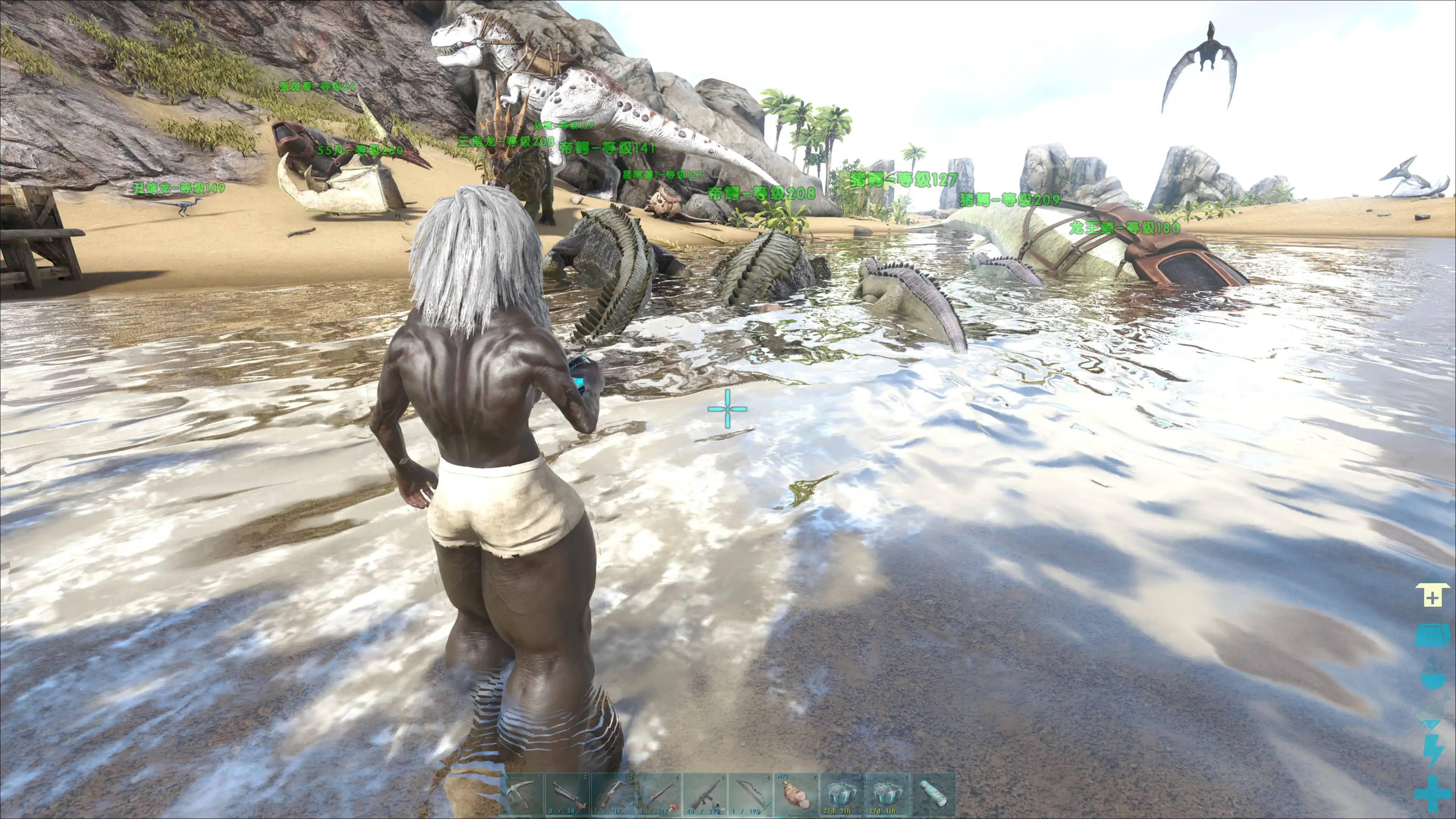Equip the bow in hotbar slot 6
The image size is (1456, 819).
(751, 794)
